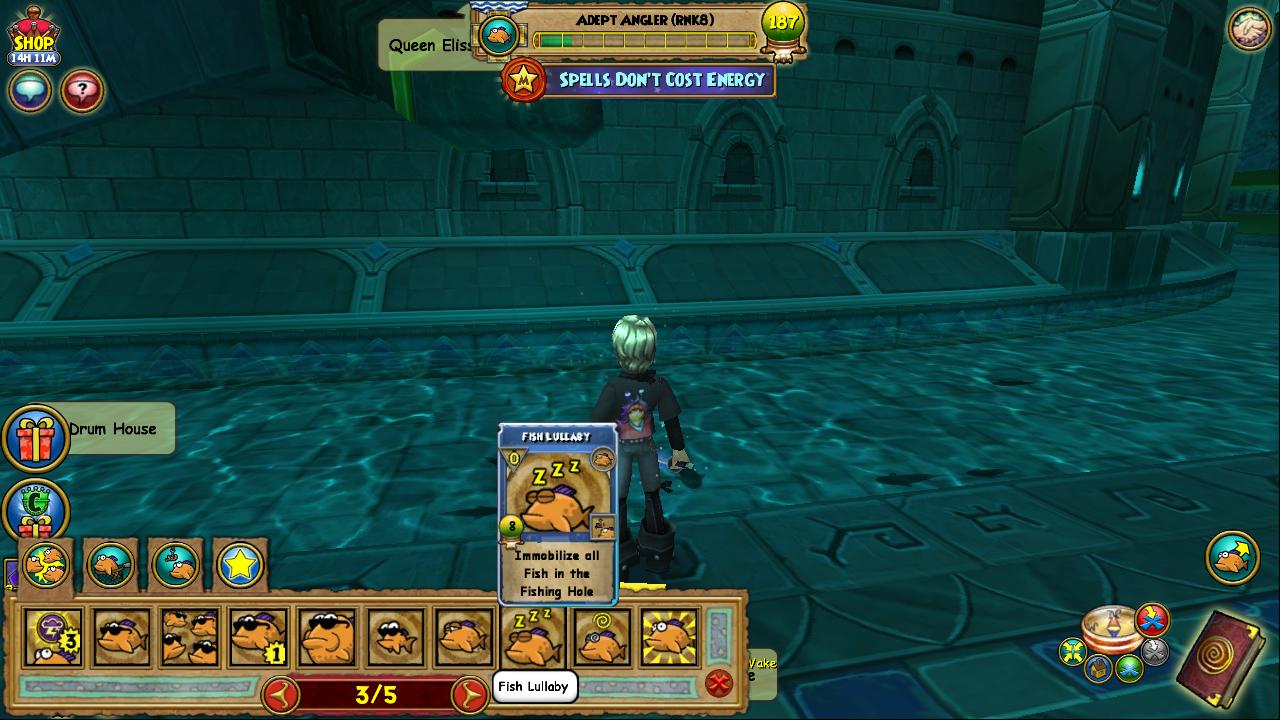Choose the dizzy spiral fish spell
This screenshot has height=720, width=1280.
(x=601, y=637)
